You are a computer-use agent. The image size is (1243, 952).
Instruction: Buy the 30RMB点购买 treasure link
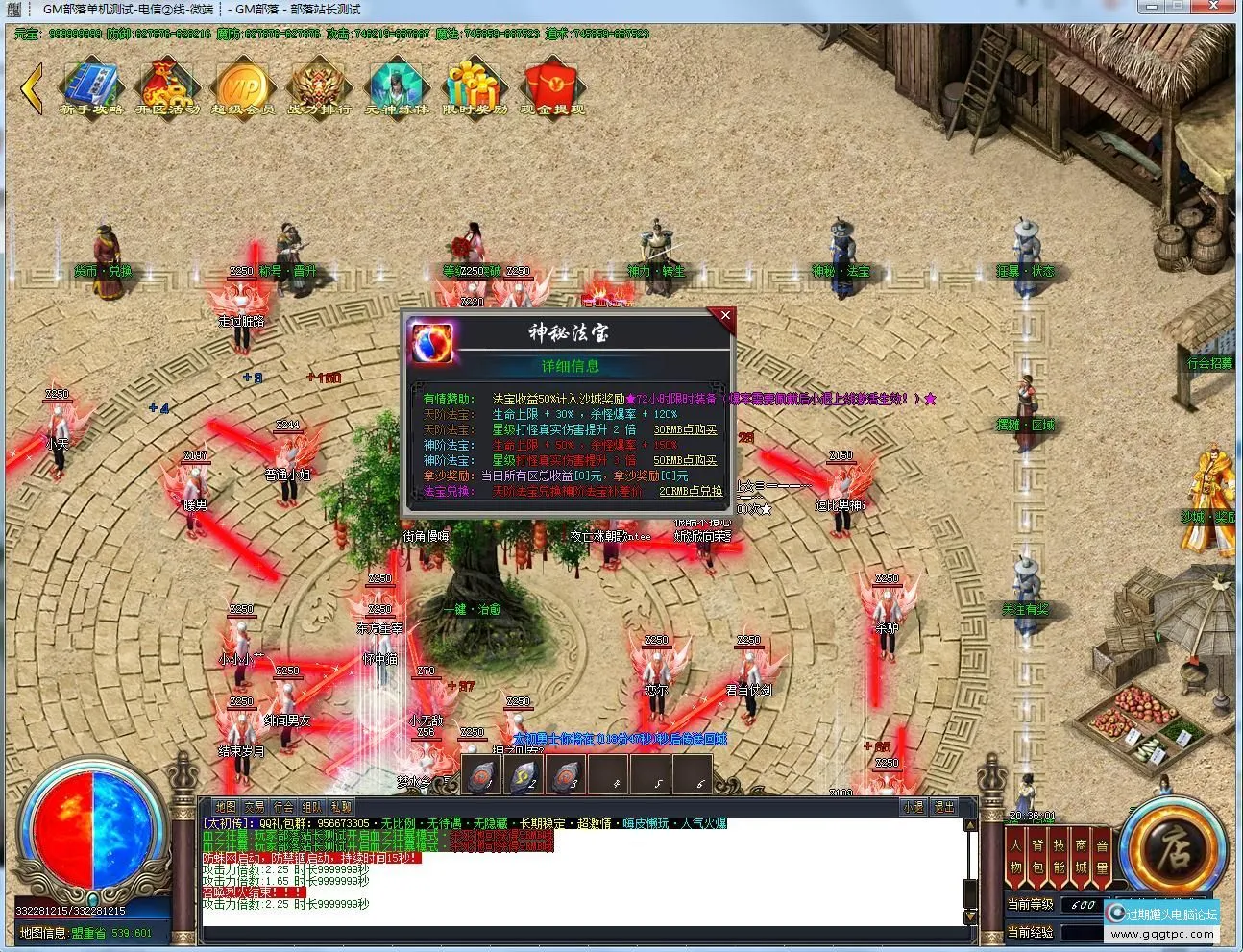tap(685, 429)
